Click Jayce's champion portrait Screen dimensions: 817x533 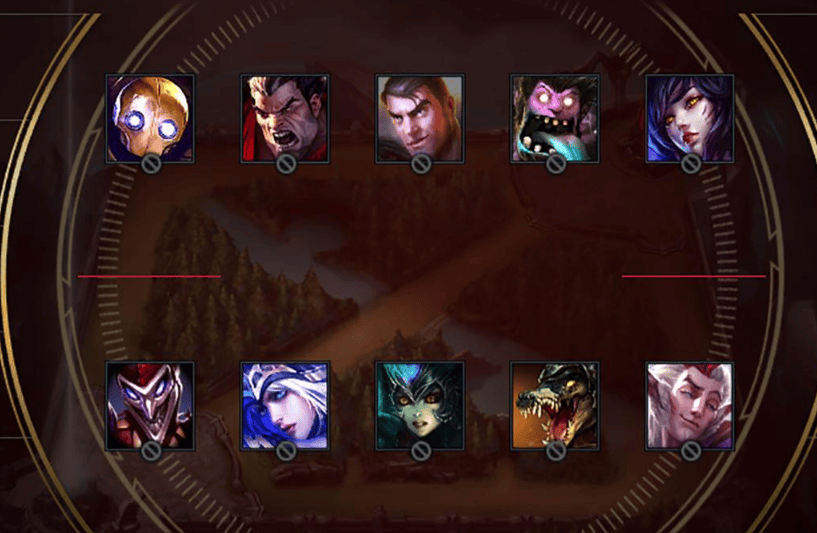click(x=420, y=118)
